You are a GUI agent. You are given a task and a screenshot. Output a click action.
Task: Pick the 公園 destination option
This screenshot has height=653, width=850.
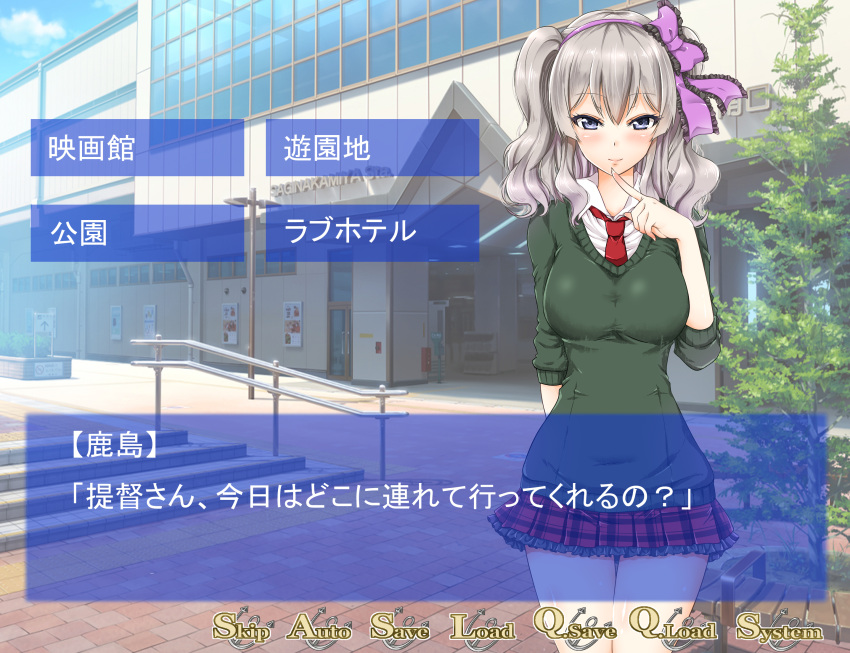(137, 233)
